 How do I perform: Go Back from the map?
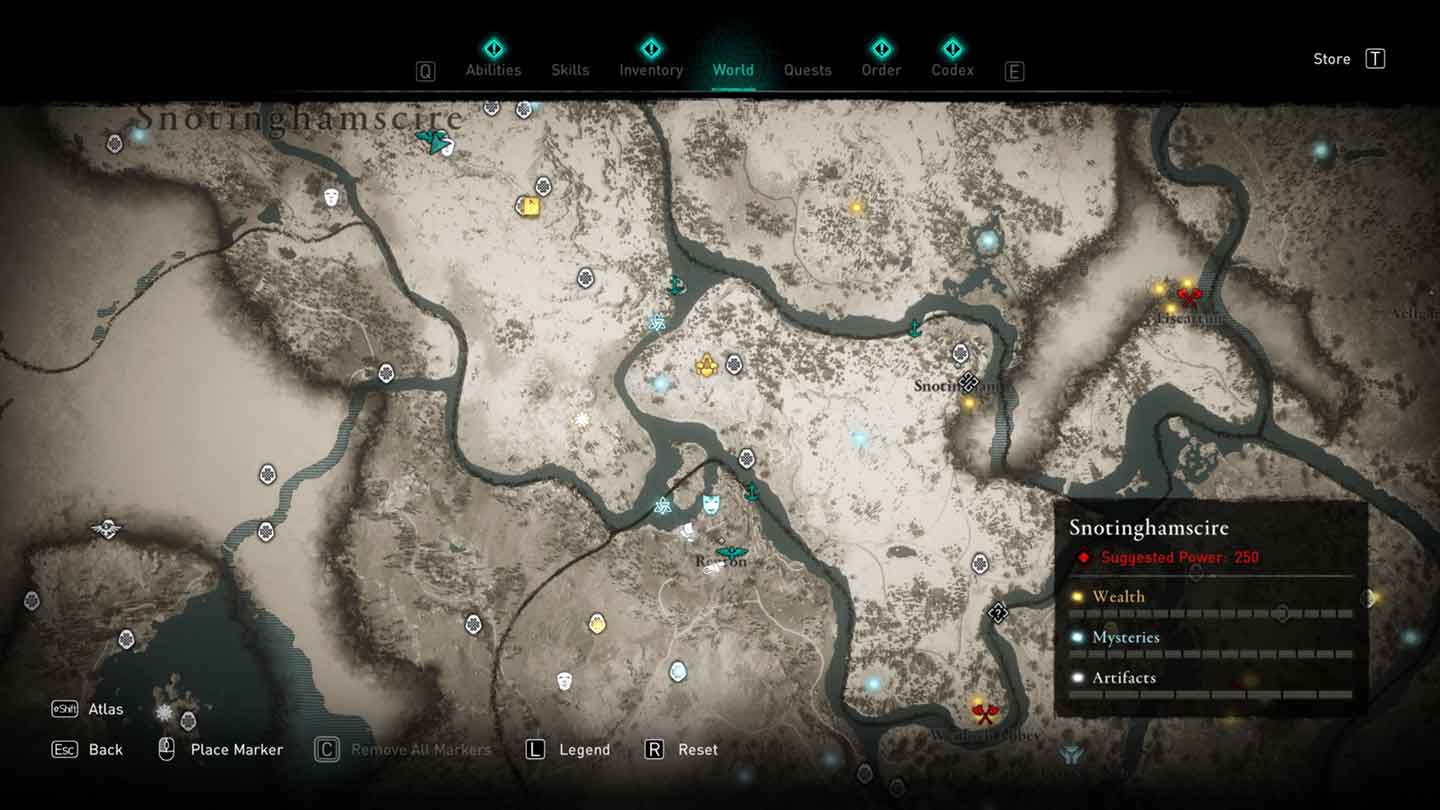[105, 749]
